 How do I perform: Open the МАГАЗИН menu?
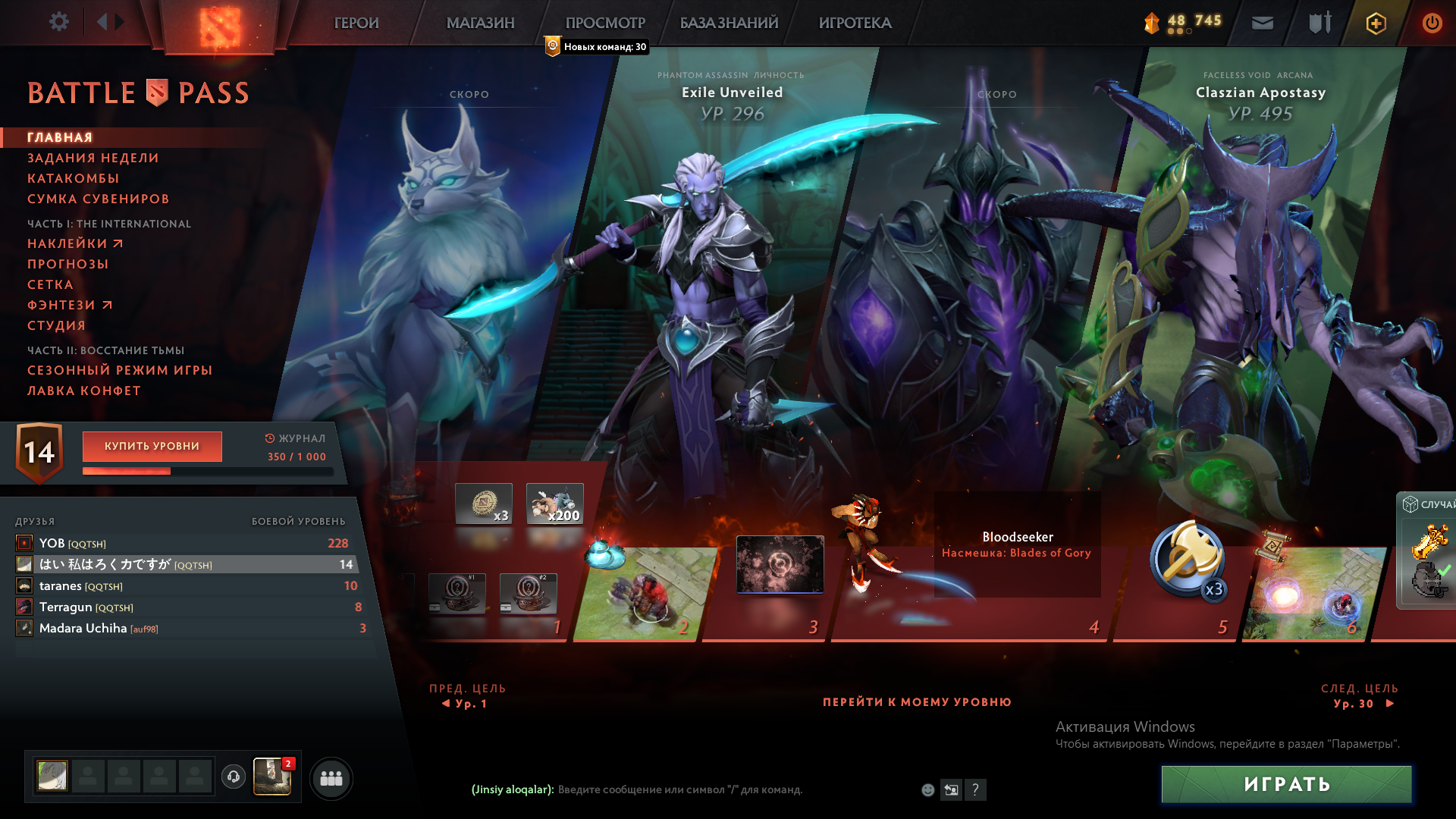480,23
